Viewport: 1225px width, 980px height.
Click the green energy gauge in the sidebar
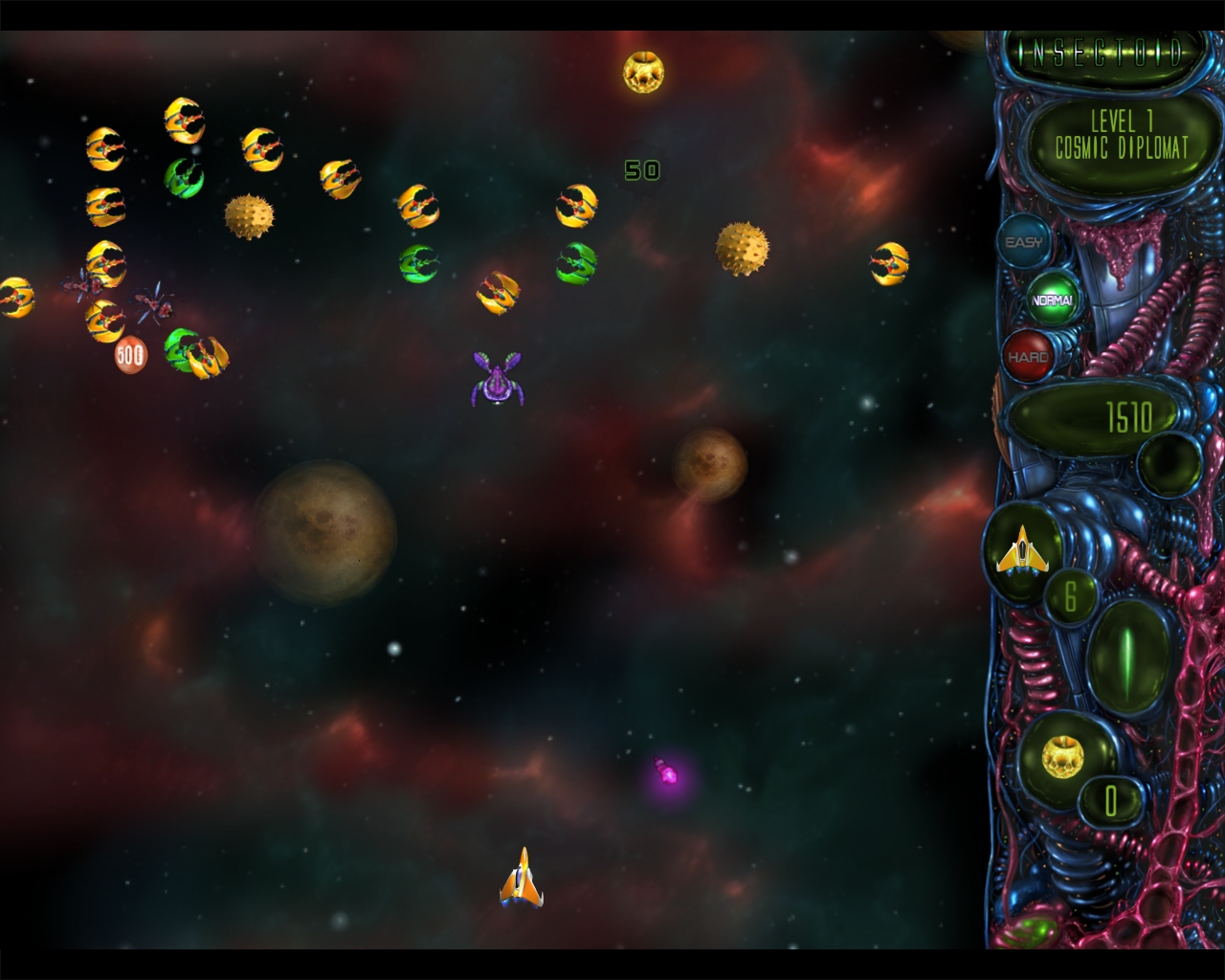pyautogui.click(x=1129, y=660)
